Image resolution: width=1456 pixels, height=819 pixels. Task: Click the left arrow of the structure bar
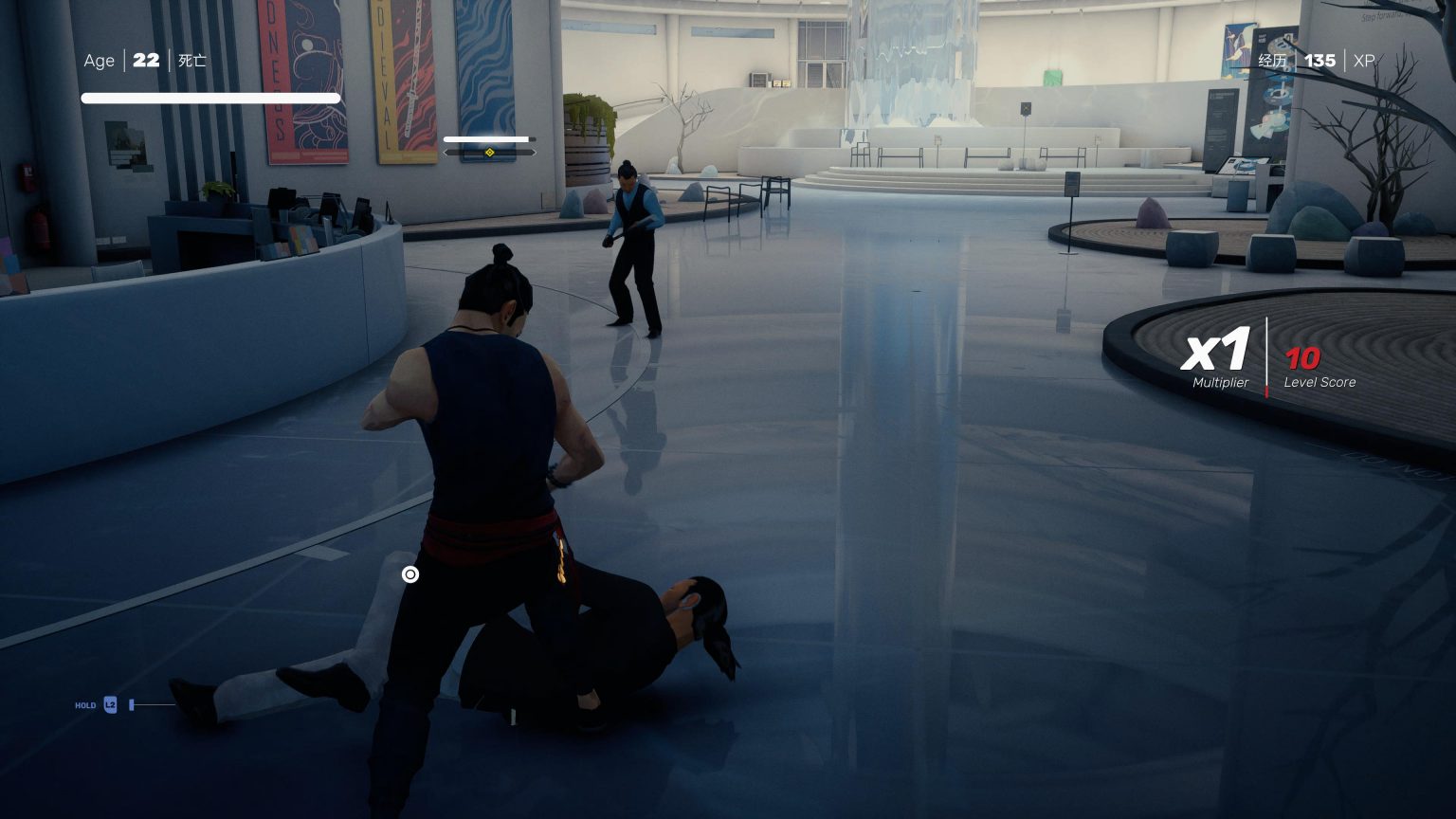pos(444,152)
